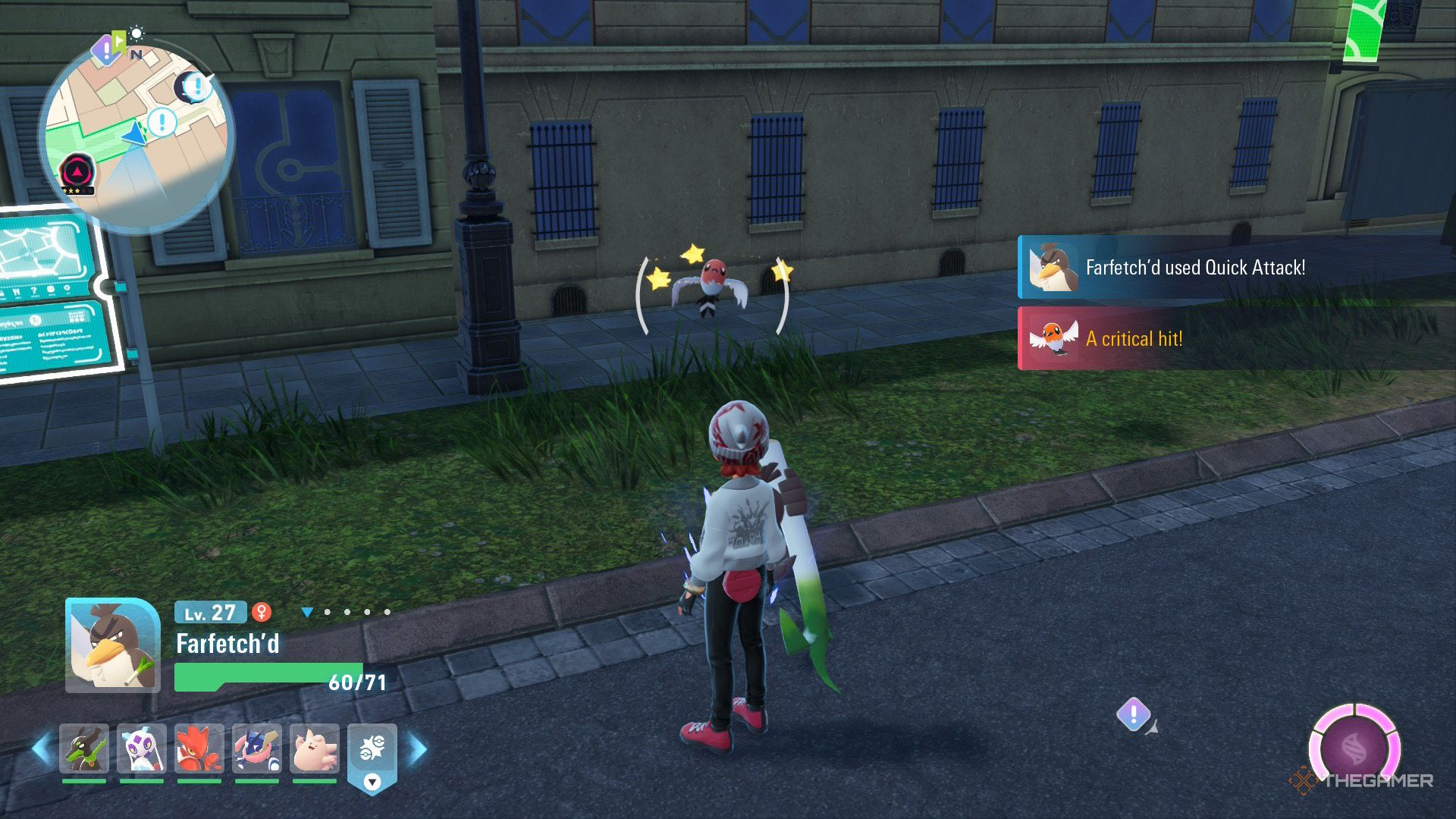Open the circular minimap
This screenshot has width=1456, height=819.
(136, 136)
